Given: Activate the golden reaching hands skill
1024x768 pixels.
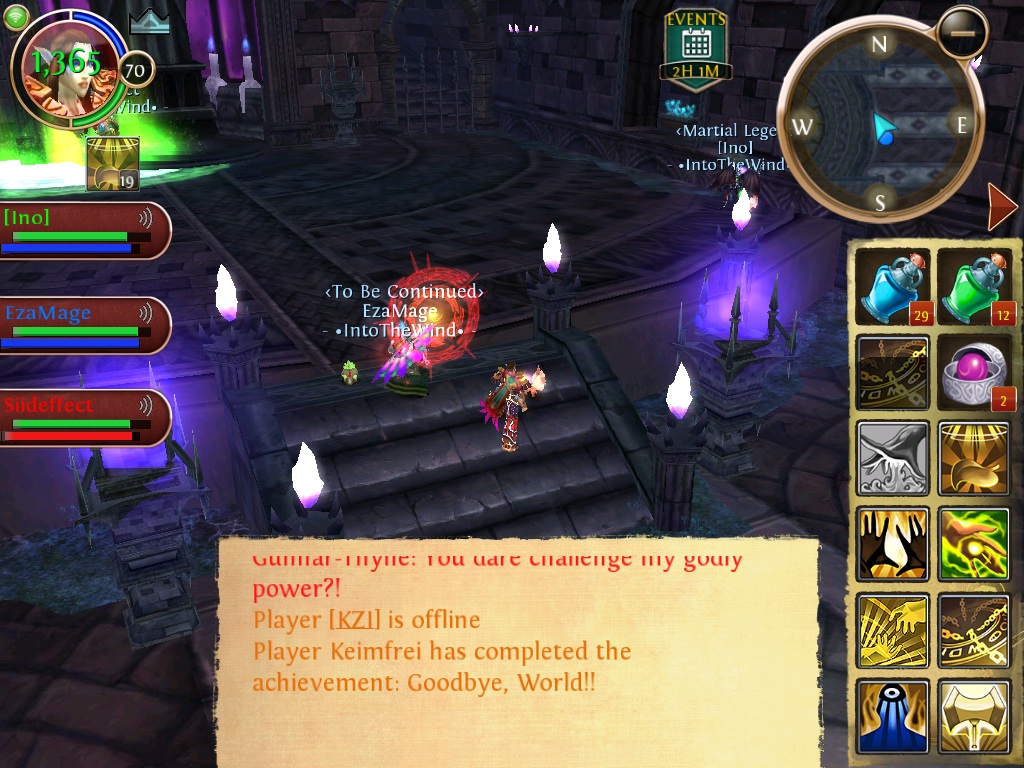Looking at the screenshot, I should [893, 630].
